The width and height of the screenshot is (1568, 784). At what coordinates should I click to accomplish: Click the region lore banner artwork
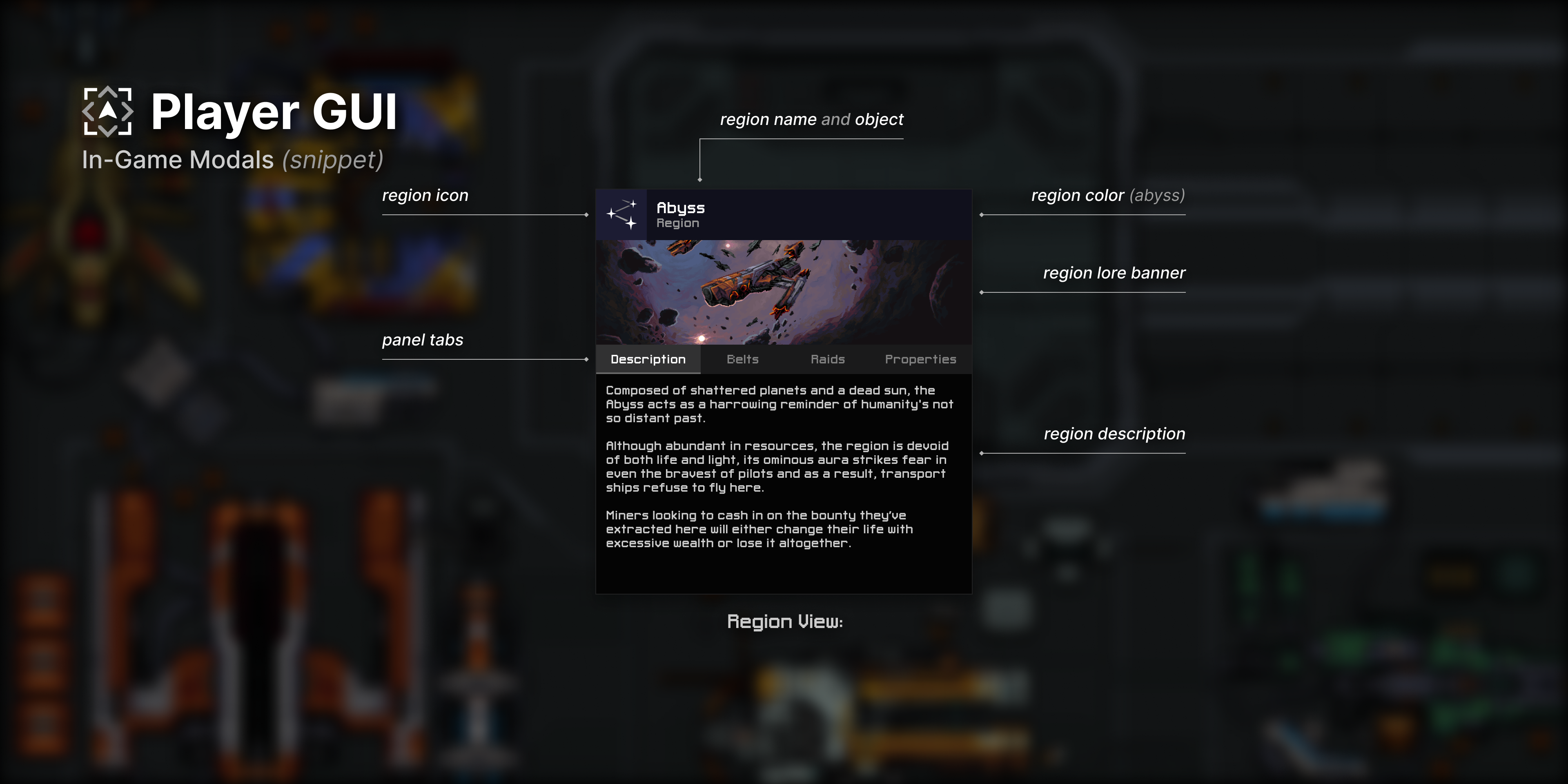coord(784,291)
